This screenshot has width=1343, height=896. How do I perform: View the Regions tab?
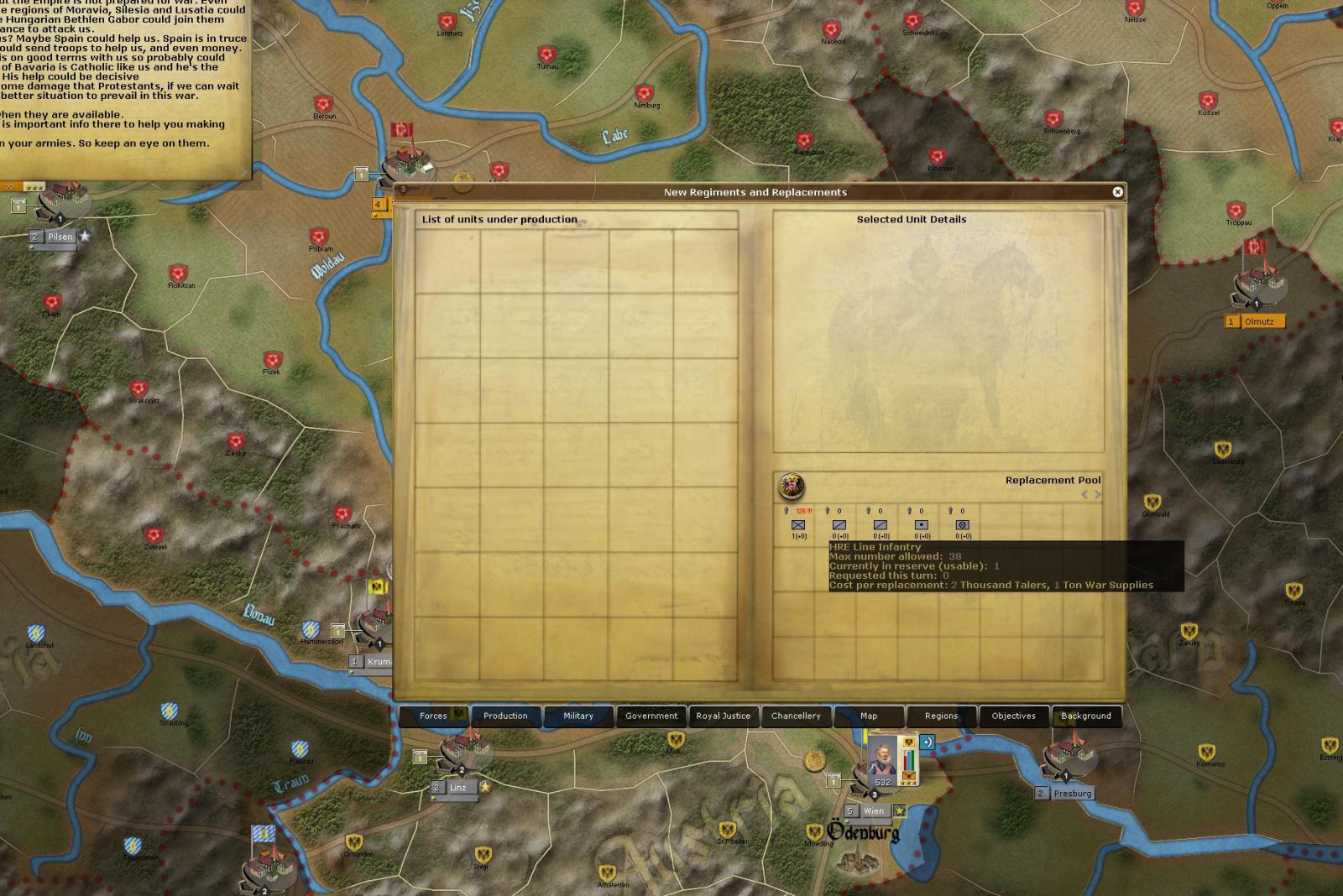pos(941,716)
